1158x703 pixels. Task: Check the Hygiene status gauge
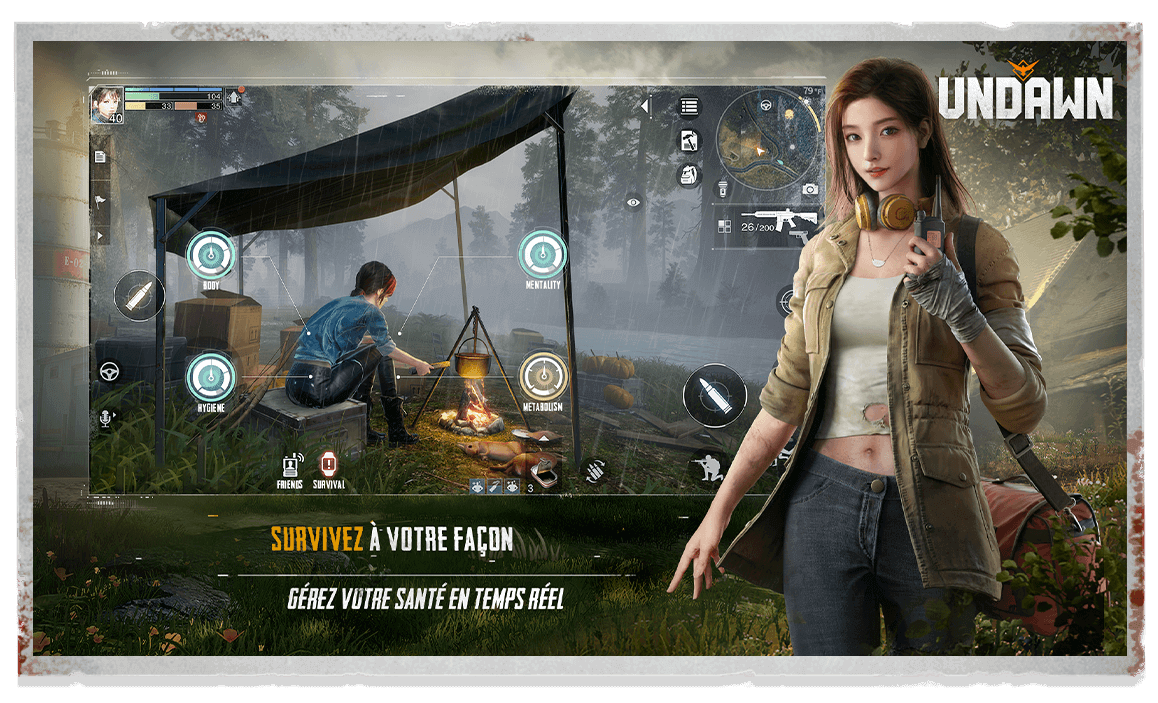pyautogui.click(x=211, y=377)
